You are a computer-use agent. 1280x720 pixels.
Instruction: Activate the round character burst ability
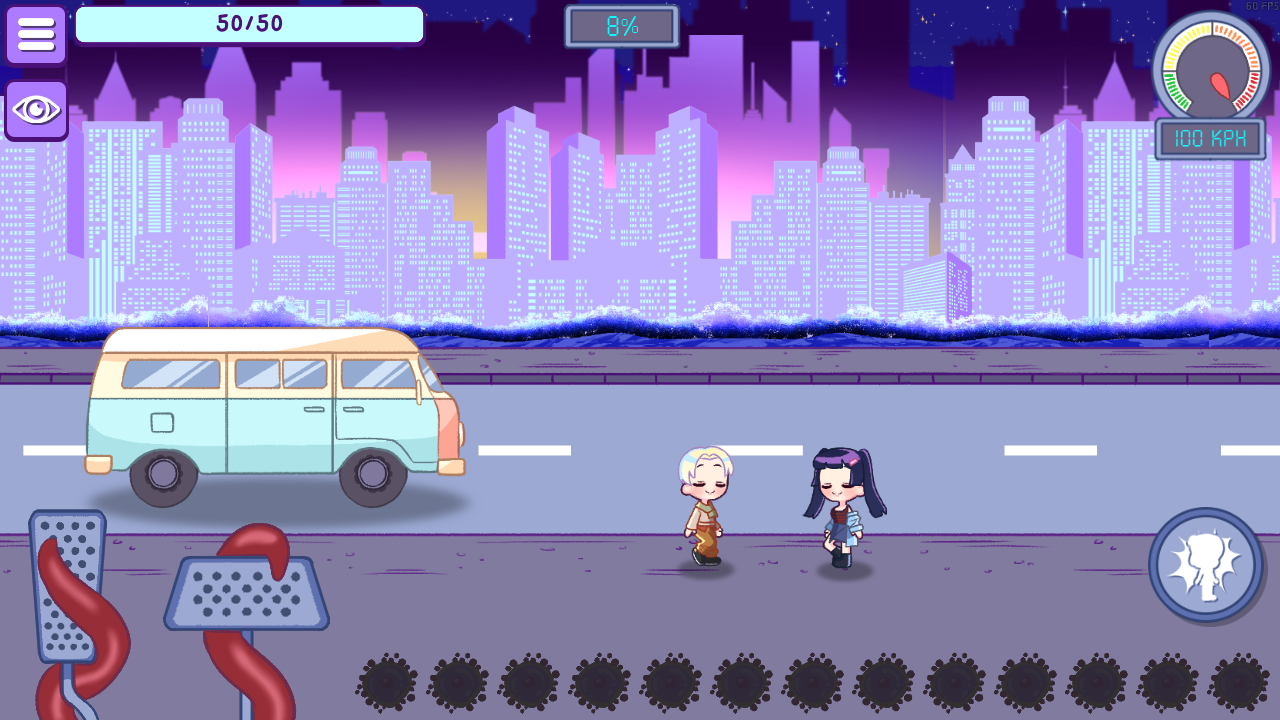(x=1205, y=565)
